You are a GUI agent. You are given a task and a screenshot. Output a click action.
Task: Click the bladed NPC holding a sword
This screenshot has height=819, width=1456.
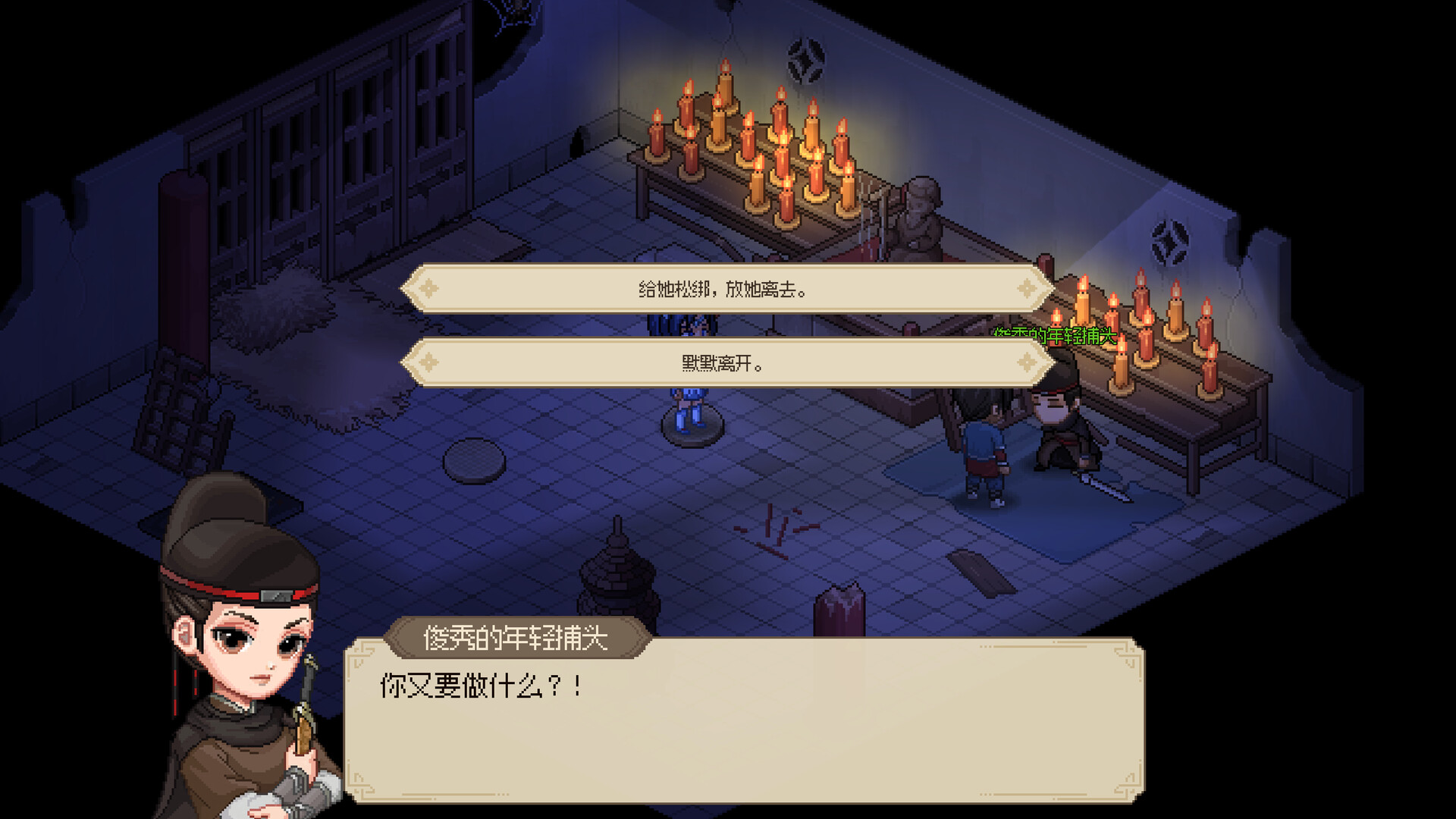coord(1062,425)
